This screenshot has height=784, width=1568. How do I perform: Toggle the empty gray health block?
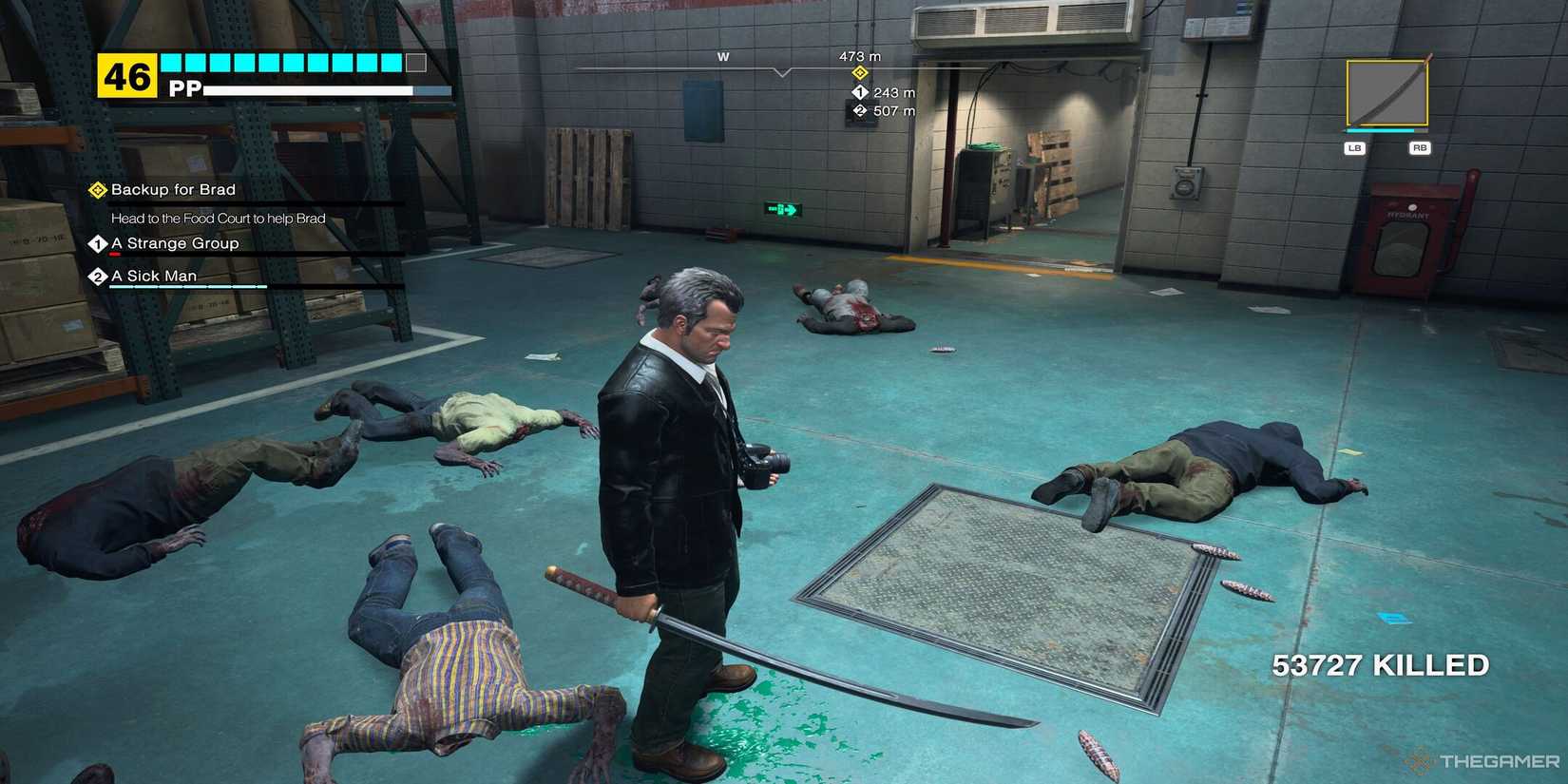(x=412, y=62)
